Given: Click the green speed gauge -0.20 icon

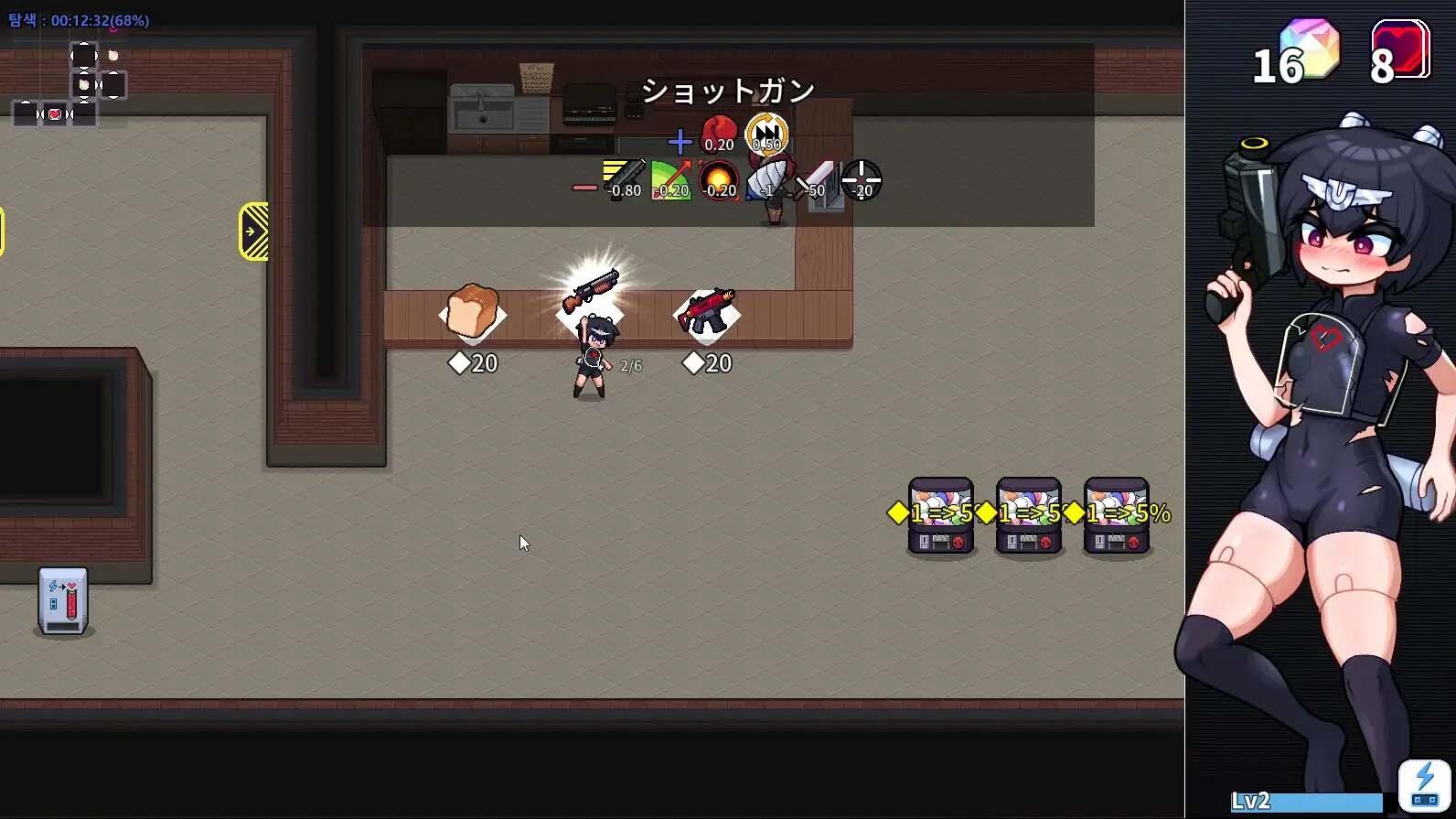Looking at the screenshot, I should point(670,179).
